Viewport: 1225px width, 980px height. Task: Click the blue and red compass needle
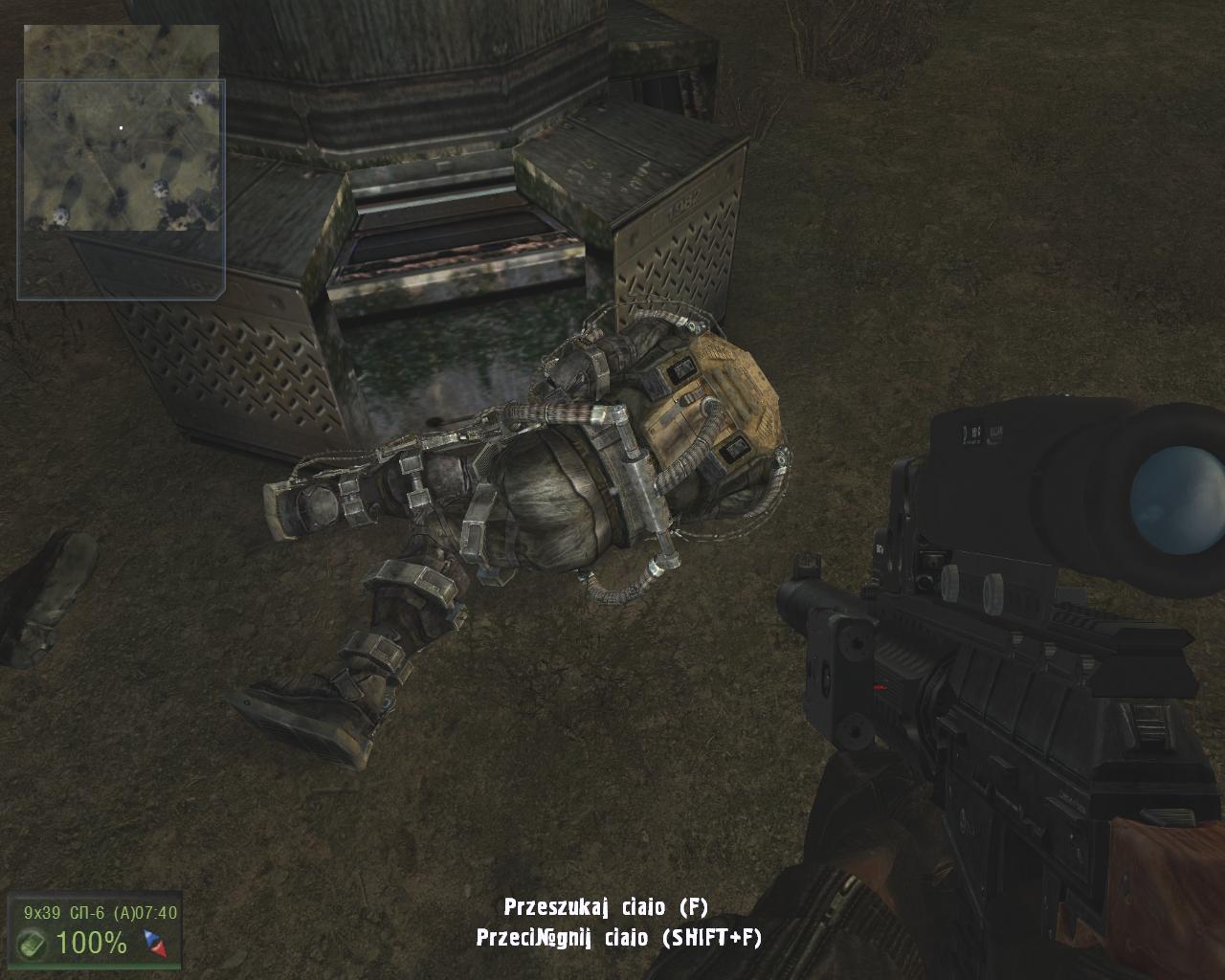click(155, 944)
